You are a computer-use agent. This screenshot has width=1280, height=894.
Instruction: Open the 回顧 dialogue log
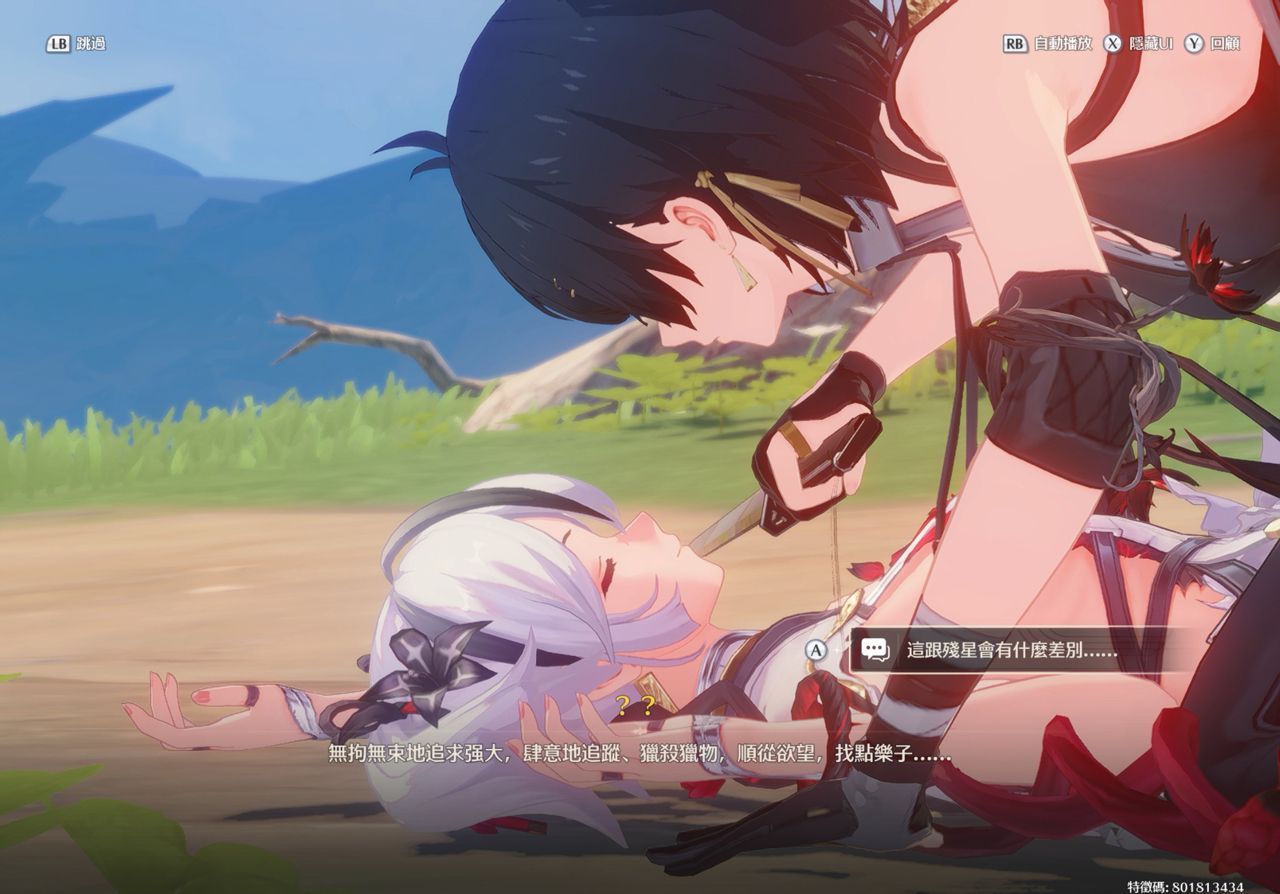(1212, 44)
